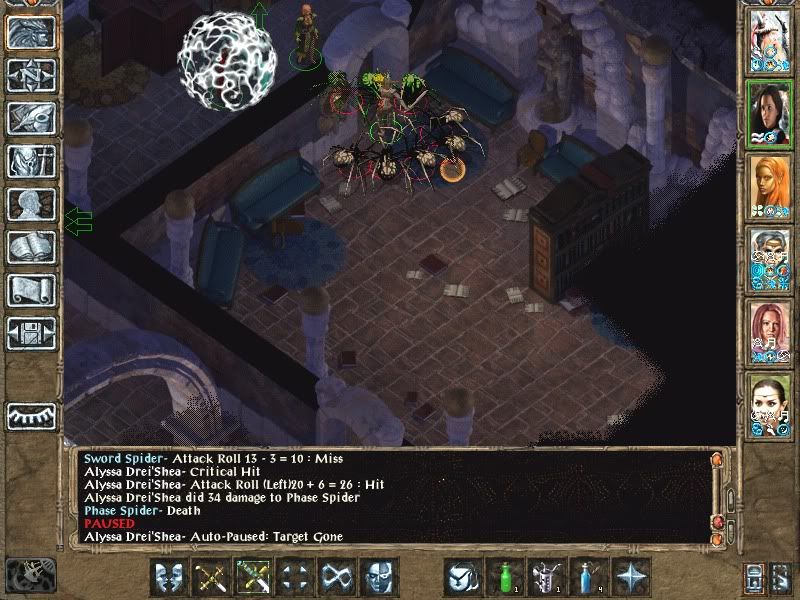Image resolution: width=800 pixels, height=600 pixels.
Task: Select the bottom portrait with the circlet
Action: tap(769, 404)
